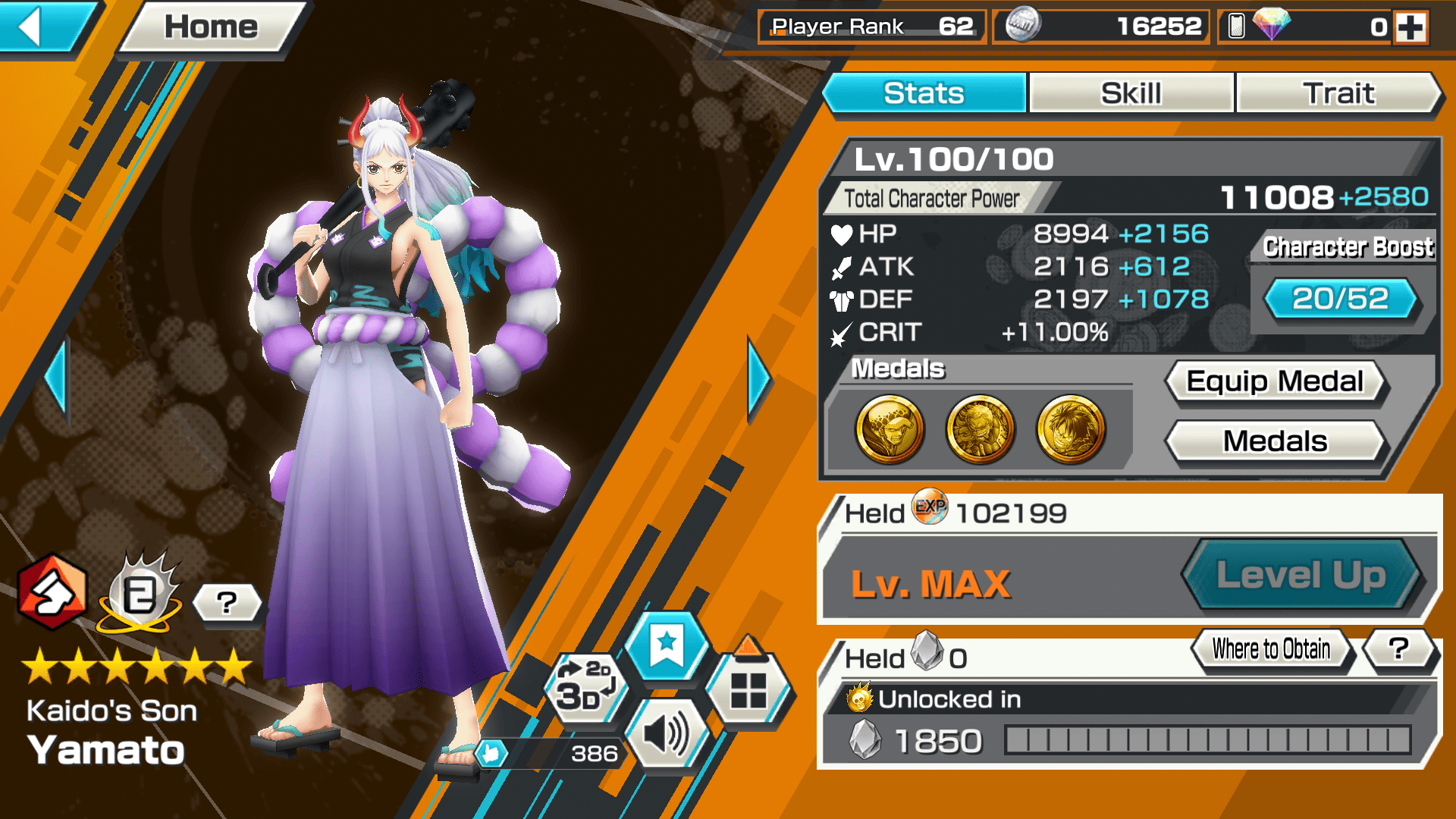The height and width of the screenshot is (819, 1456).
Task: Play the character voice speaker icon
Action: (666, 734)
